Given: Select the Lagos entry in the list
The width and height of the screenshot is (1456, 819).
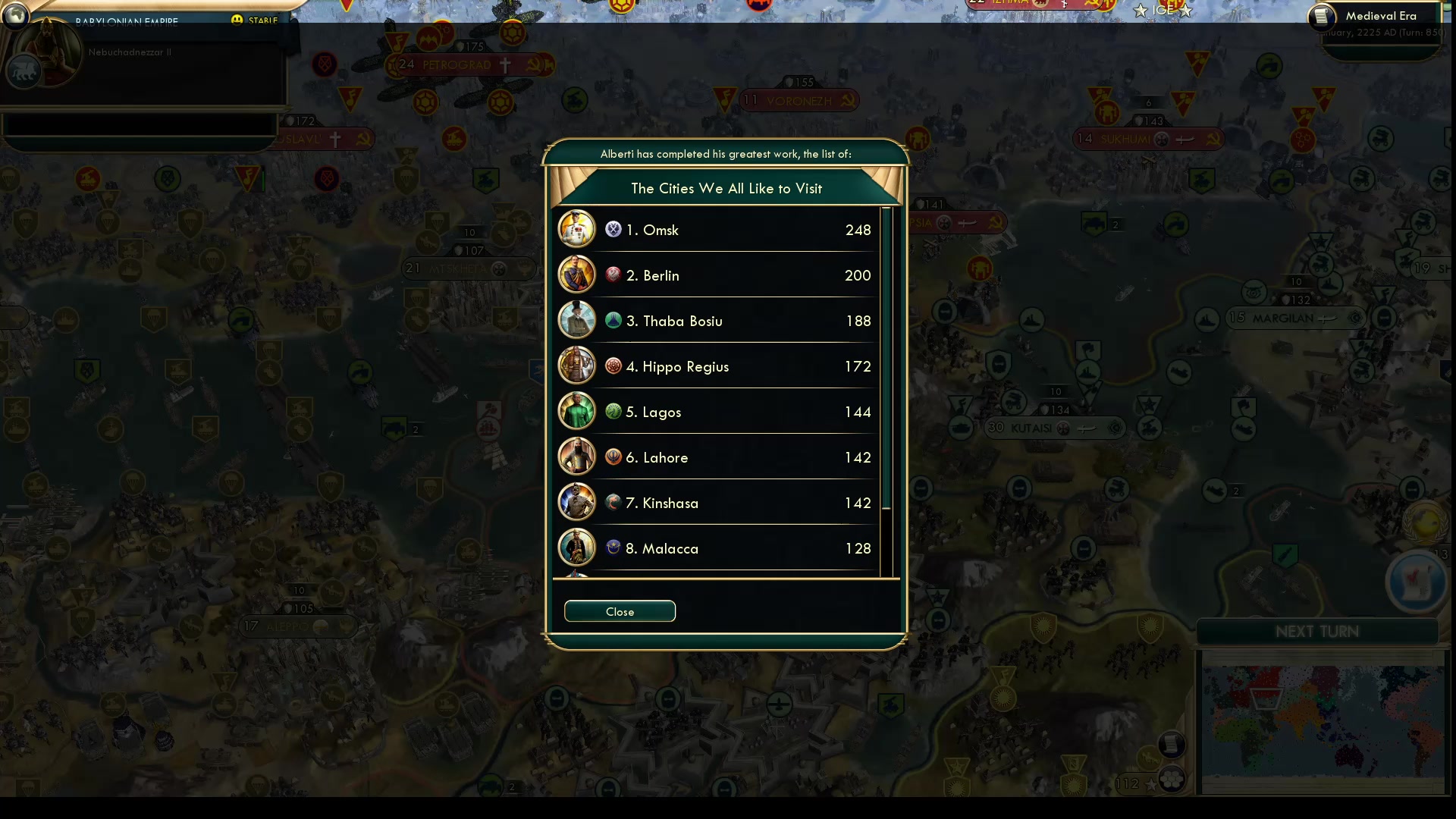Looking at the screenshot, I should coord(717,412).
